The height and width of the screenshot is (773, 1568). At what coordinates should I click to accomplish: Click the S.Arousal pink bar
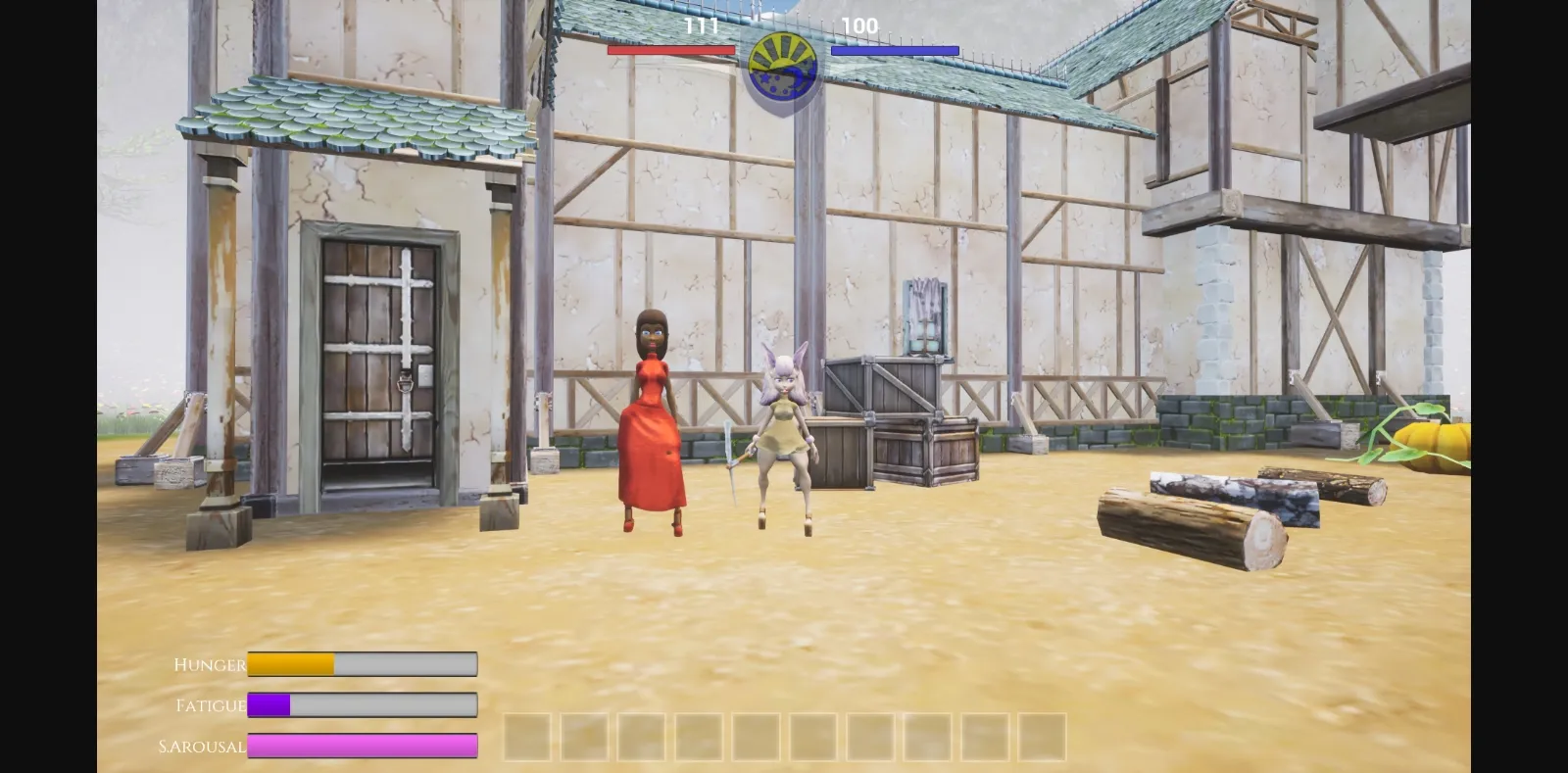[x=363, y=747]
